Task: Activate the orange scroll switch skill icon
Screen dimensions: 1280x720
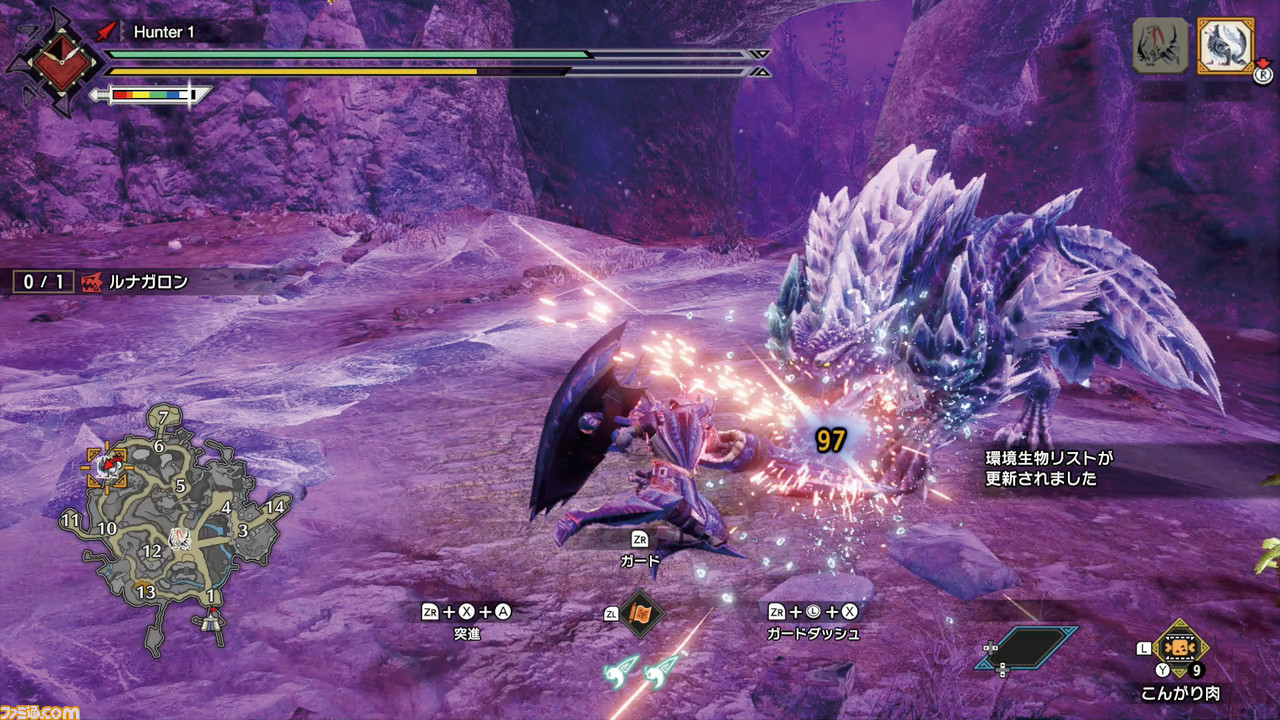Action: pos(639,616)
